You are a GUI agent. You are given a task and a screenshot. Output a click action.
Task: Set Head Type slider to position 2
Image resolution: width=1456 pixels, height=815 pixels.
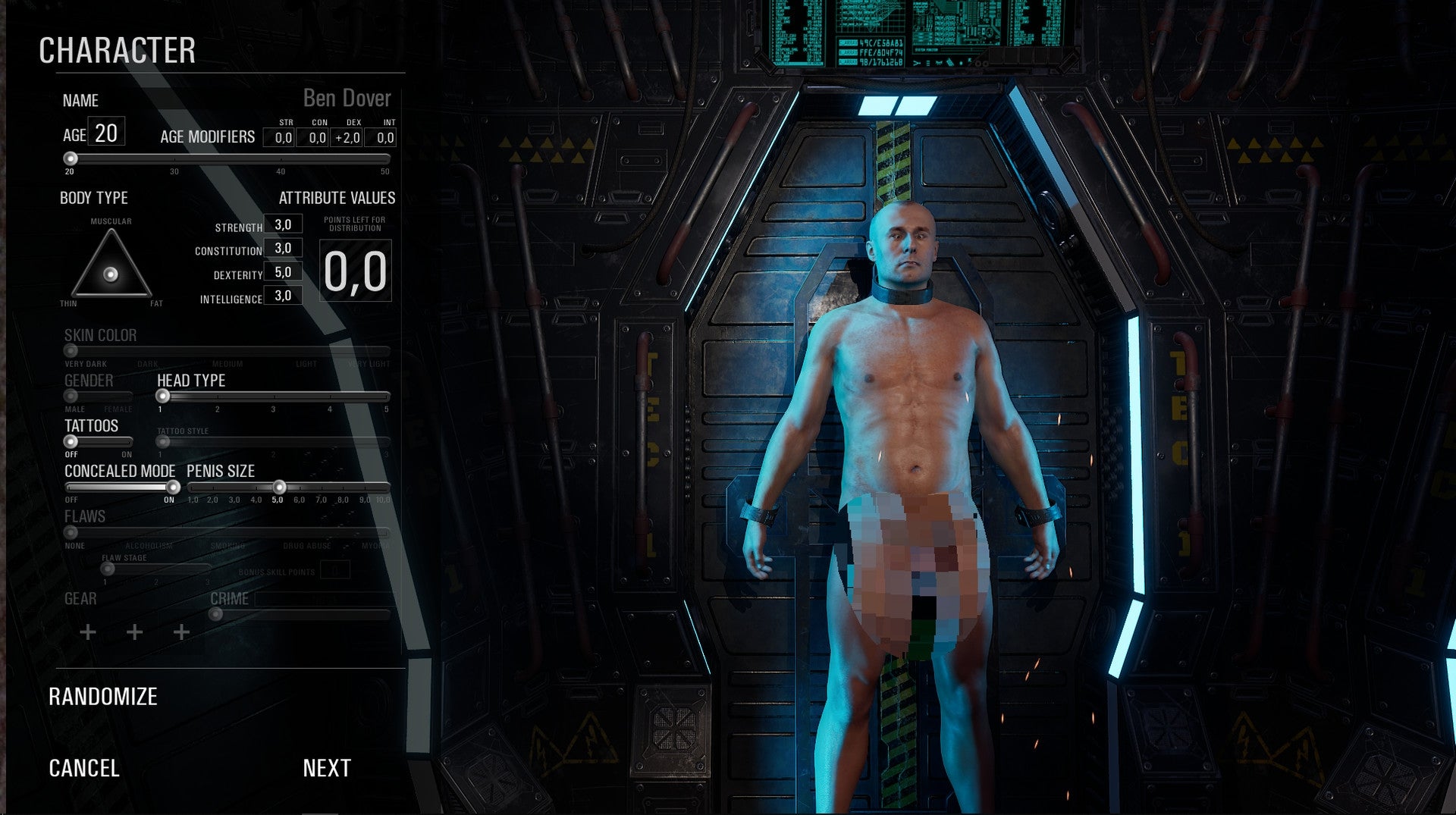(218, 395)
